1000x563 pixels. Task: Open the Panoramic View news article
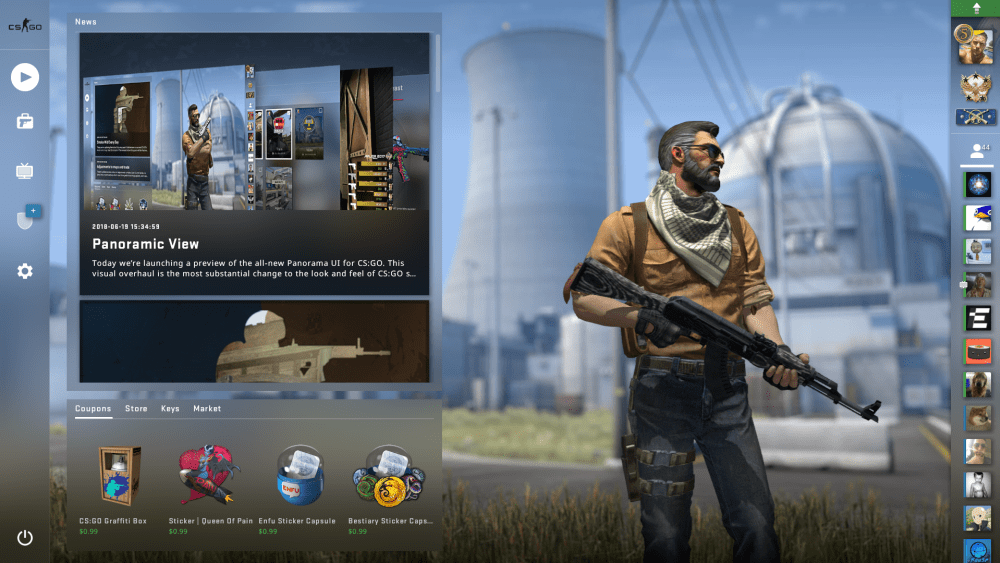[254, 164]
